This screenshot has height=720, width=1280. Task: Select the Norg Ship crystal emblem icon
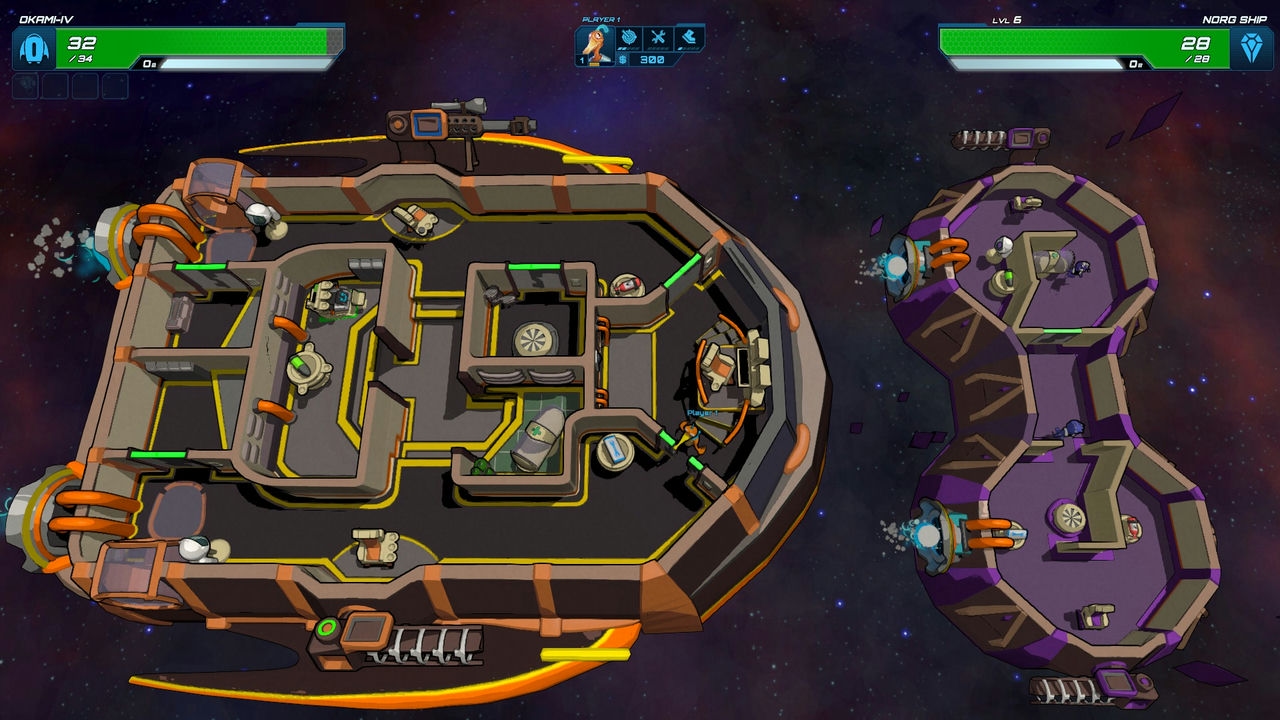pos(1251,48)
